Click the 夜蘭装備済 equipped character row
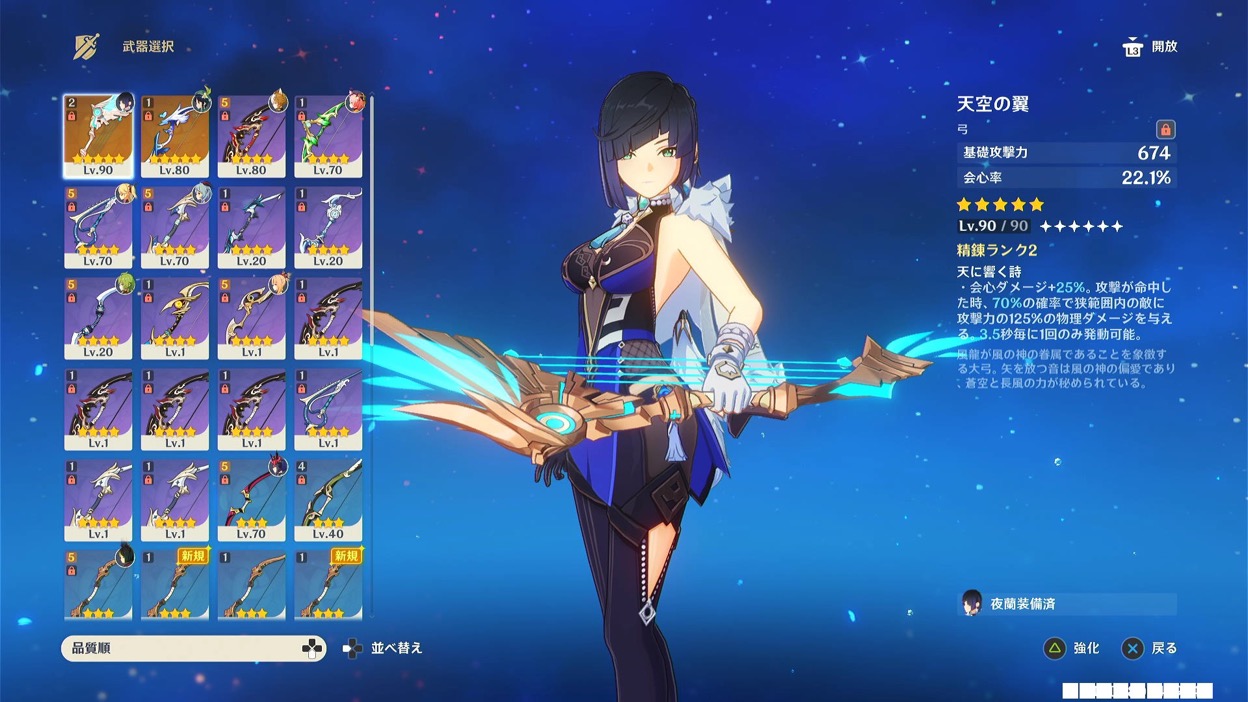 [x=1066, y=604]
